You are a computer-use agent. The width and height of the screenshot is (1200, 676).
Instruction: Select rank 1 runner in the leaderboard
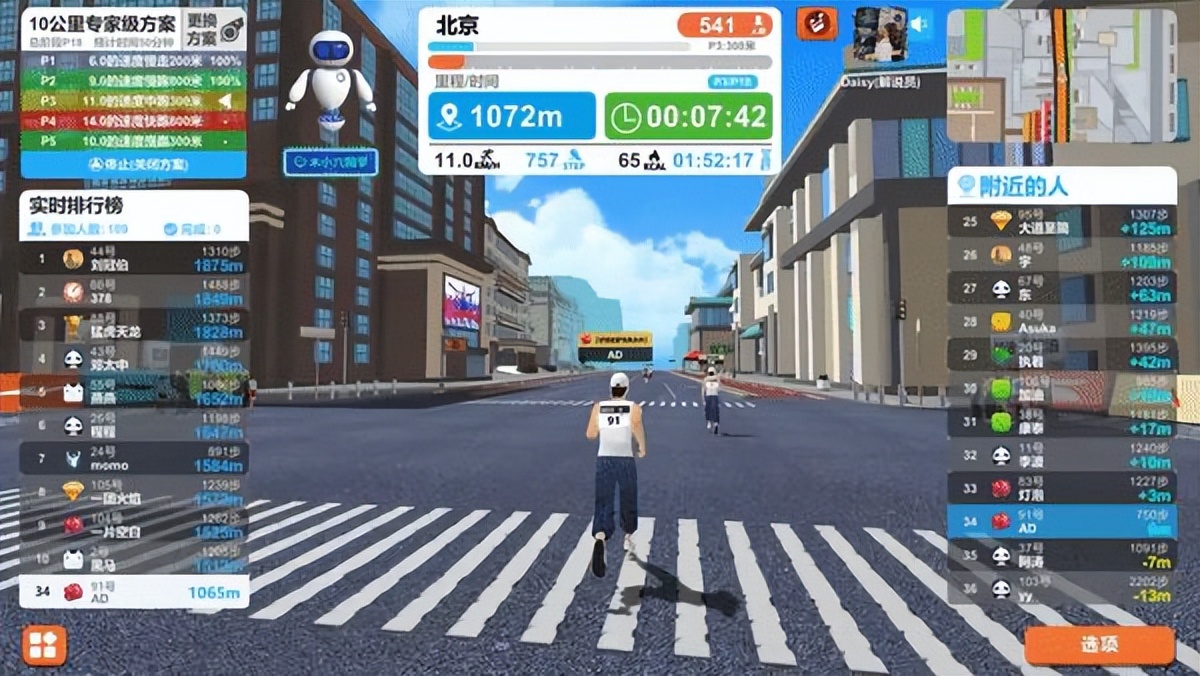coord(134,260)
